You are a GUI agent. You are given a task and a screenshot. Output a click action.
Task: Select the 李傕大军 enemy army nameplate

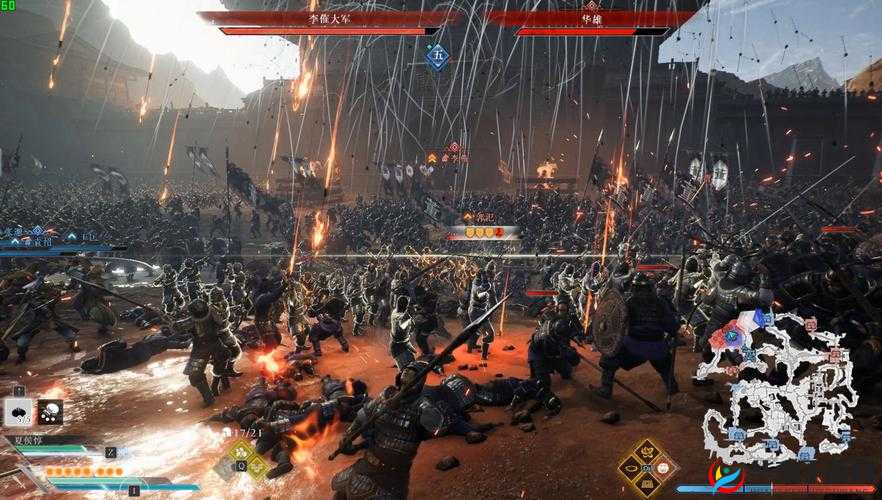tap(329, 18)
